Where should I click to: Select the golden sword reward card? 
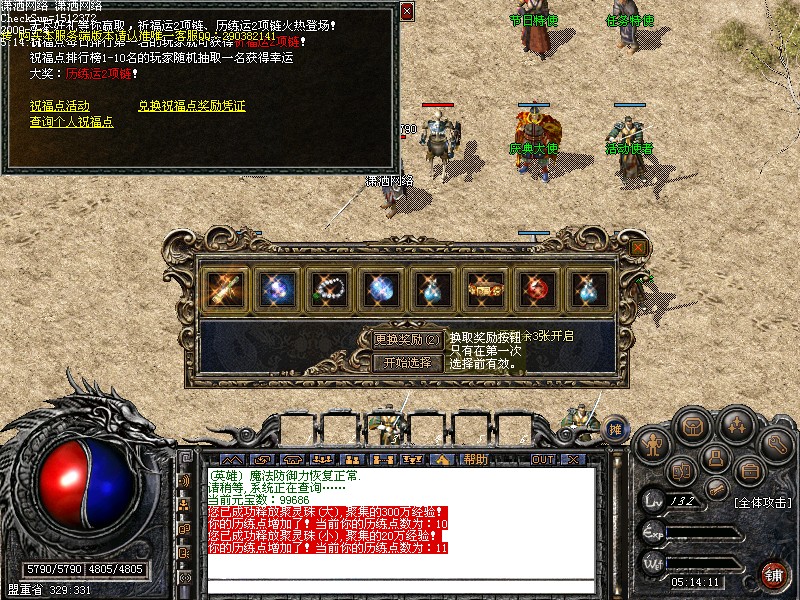point(222,289)
